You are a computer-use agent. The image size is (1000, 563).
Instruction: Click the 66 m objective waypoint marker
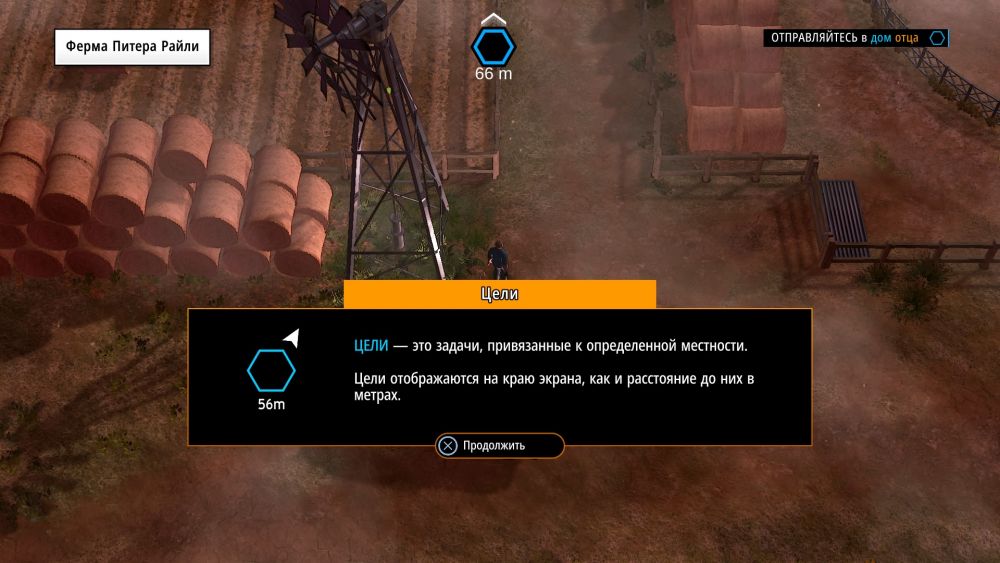[x=493, y=46]
